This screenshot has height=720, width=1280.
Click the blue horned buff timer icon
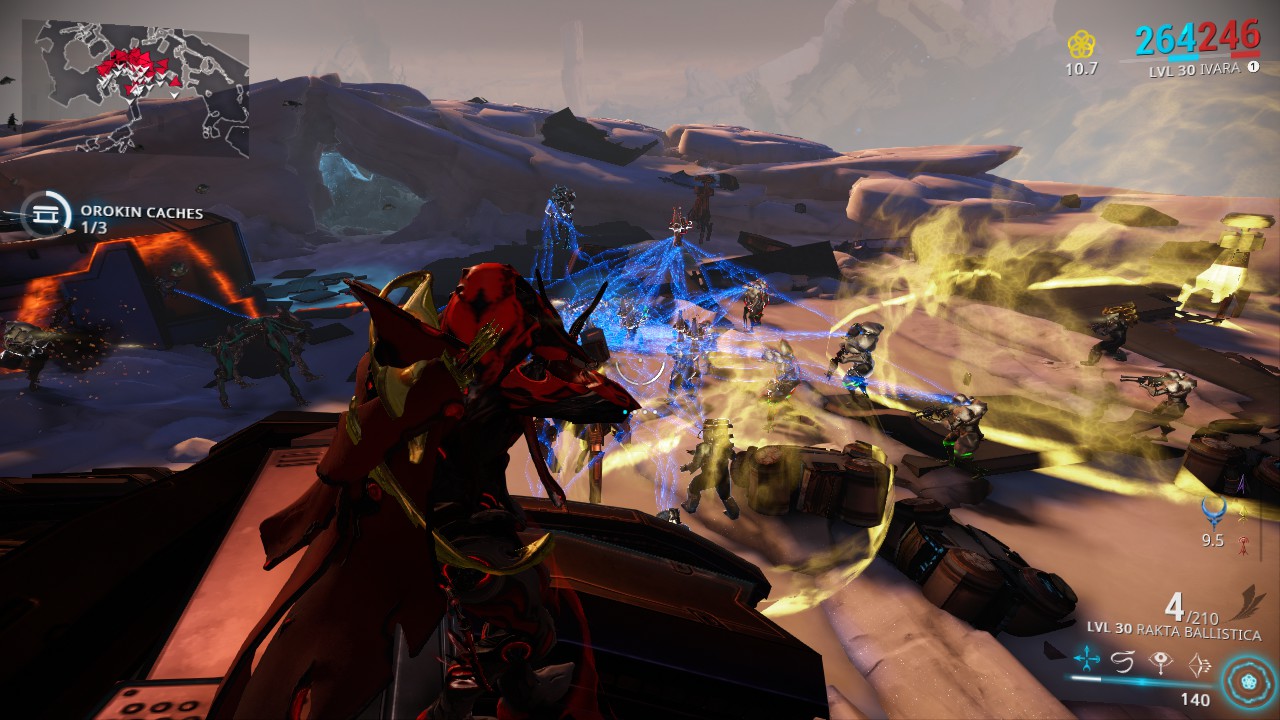tap(1213, 513)
